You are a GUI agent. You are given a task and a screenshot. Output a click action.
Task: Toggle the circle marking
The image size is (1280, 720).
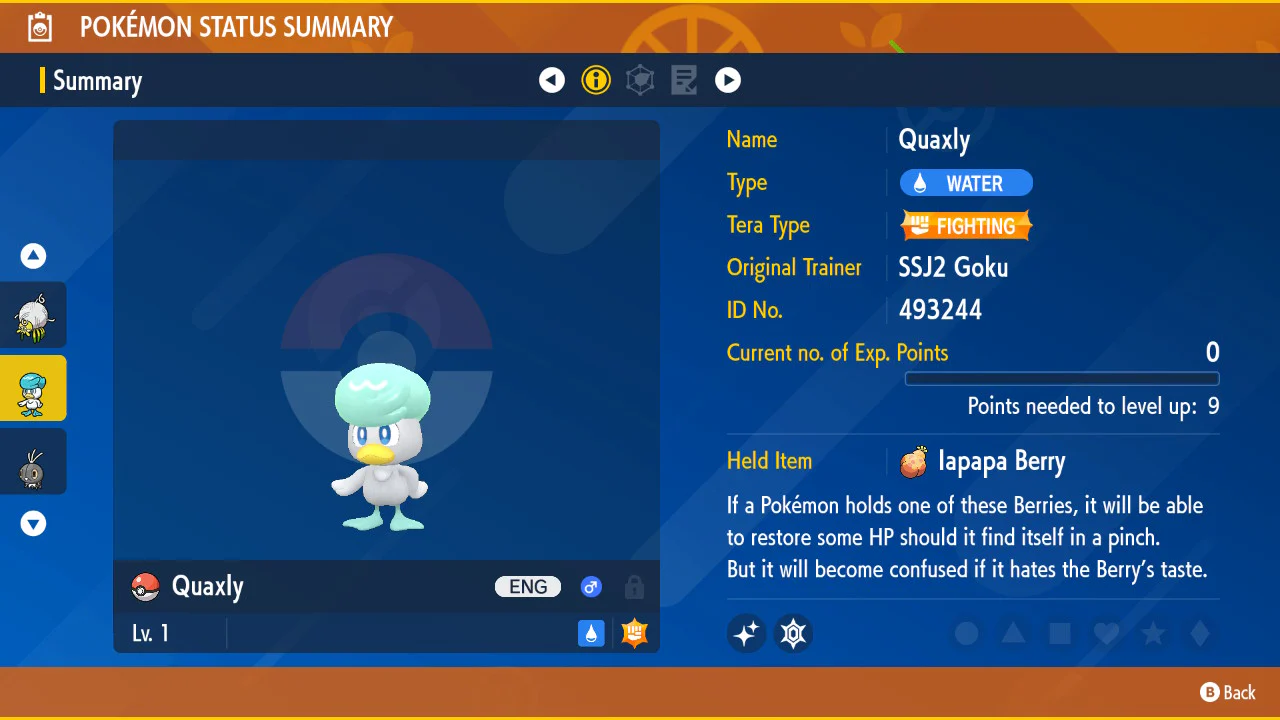click(x=966, y=633)
